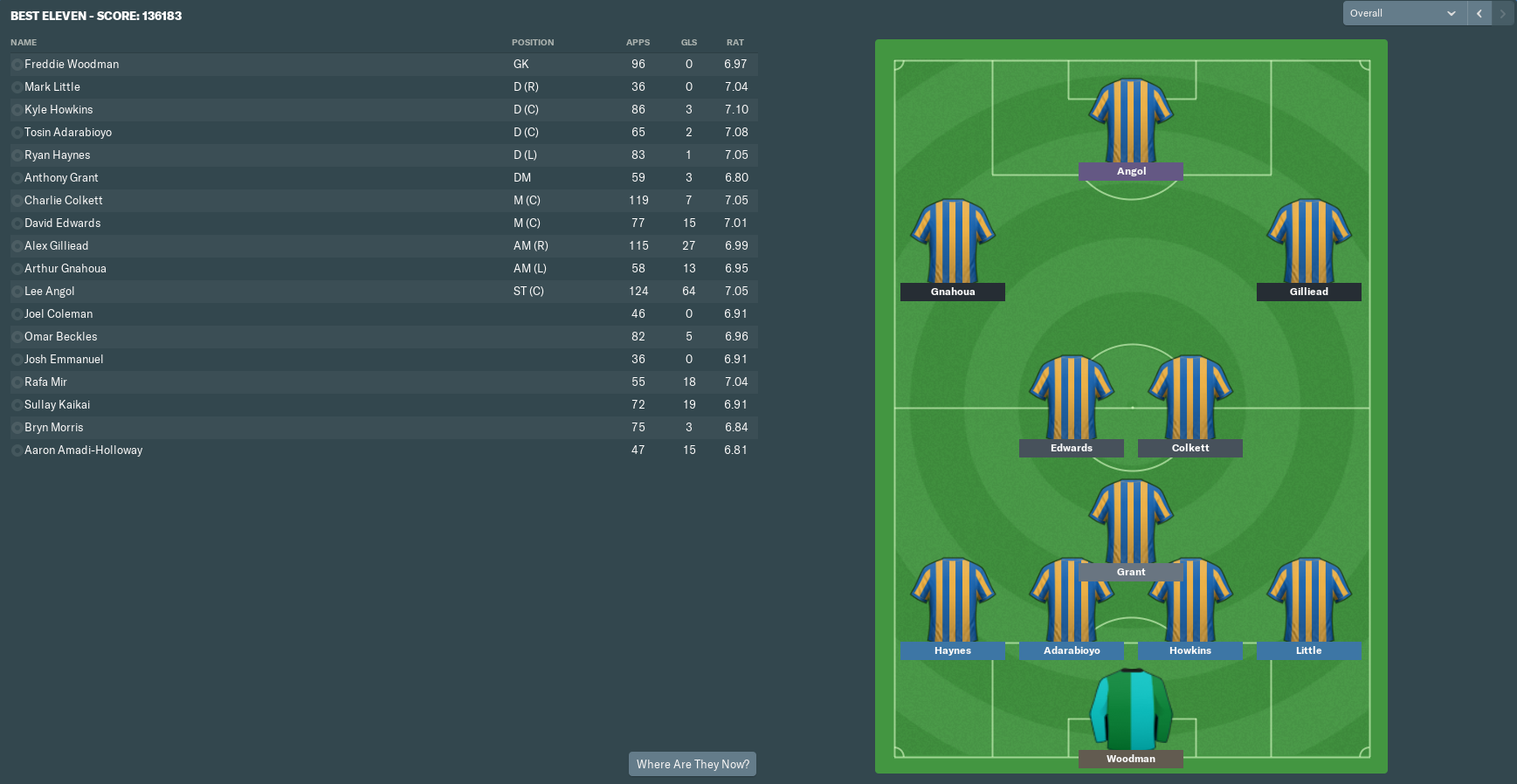The height and width of the screenshot is (784, 1517).
Task: Open Mark Little's player row
Action: [52, 86]
